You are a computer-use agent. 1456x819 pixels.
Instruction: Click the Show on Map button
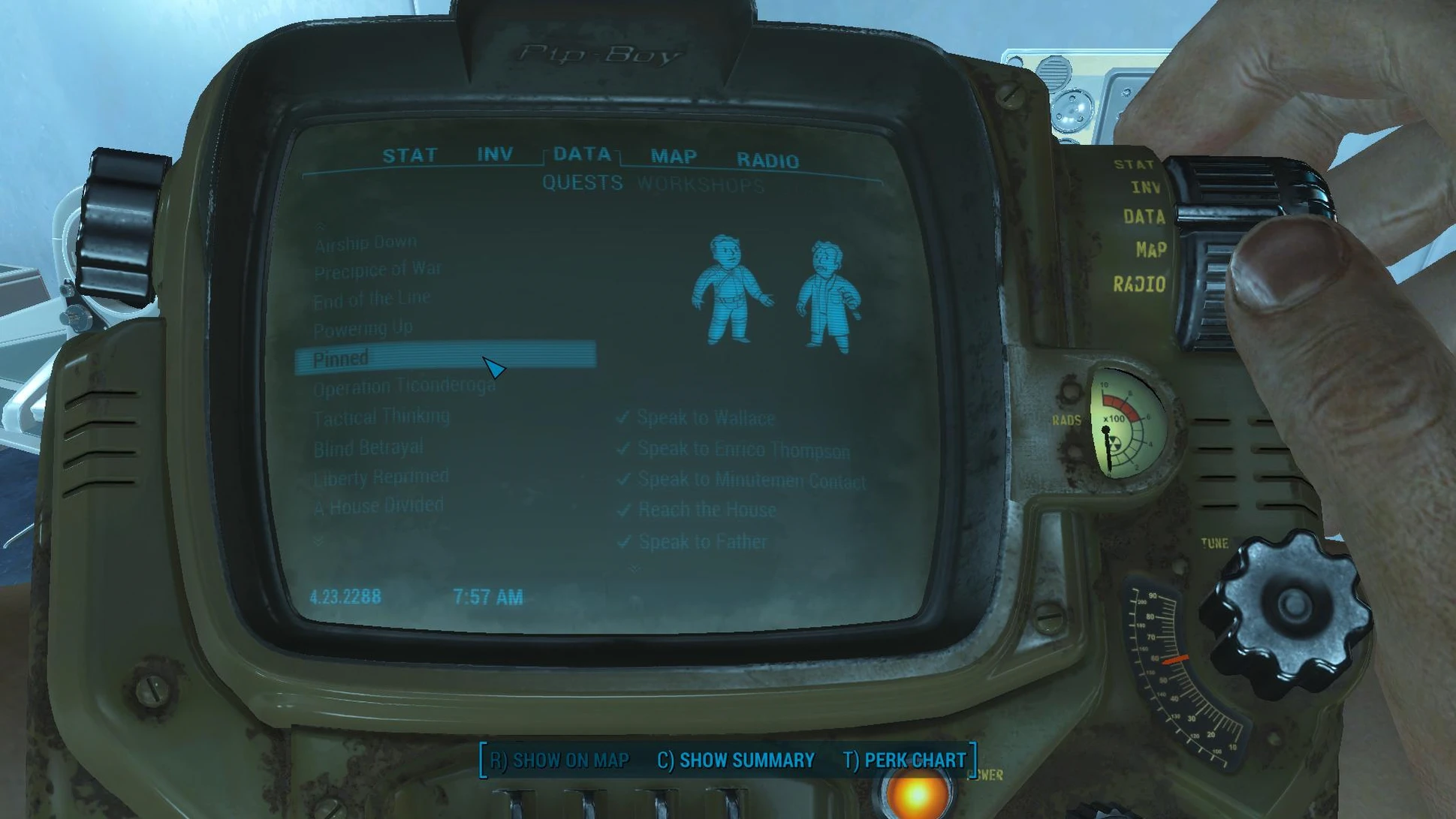pos(559,760)
